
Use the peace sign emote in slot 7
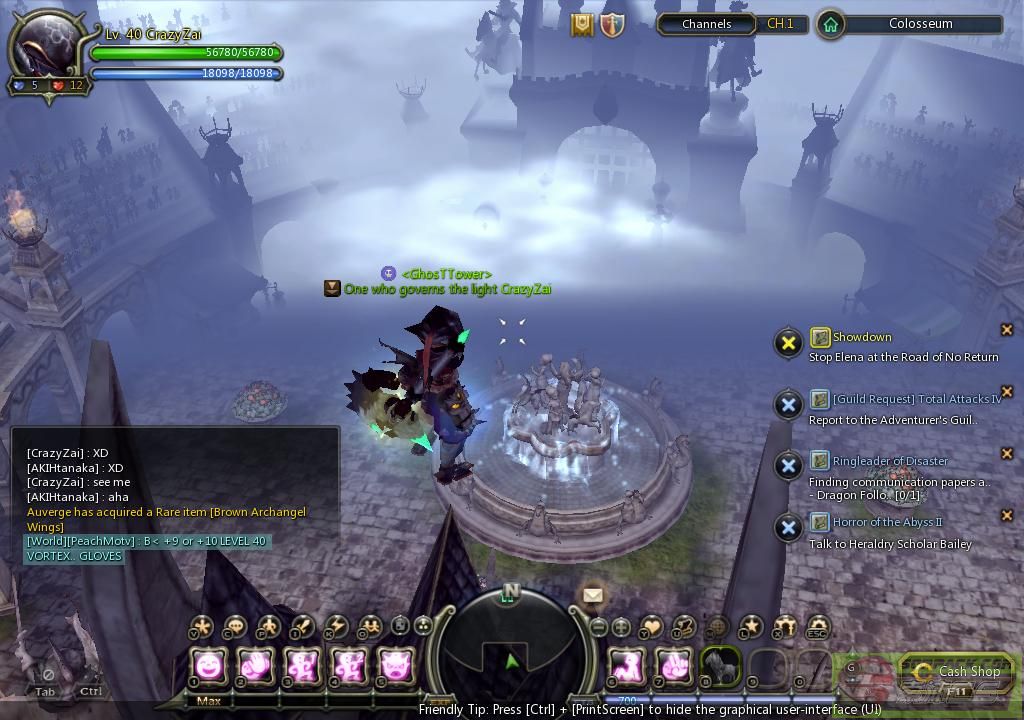[674, 665]
